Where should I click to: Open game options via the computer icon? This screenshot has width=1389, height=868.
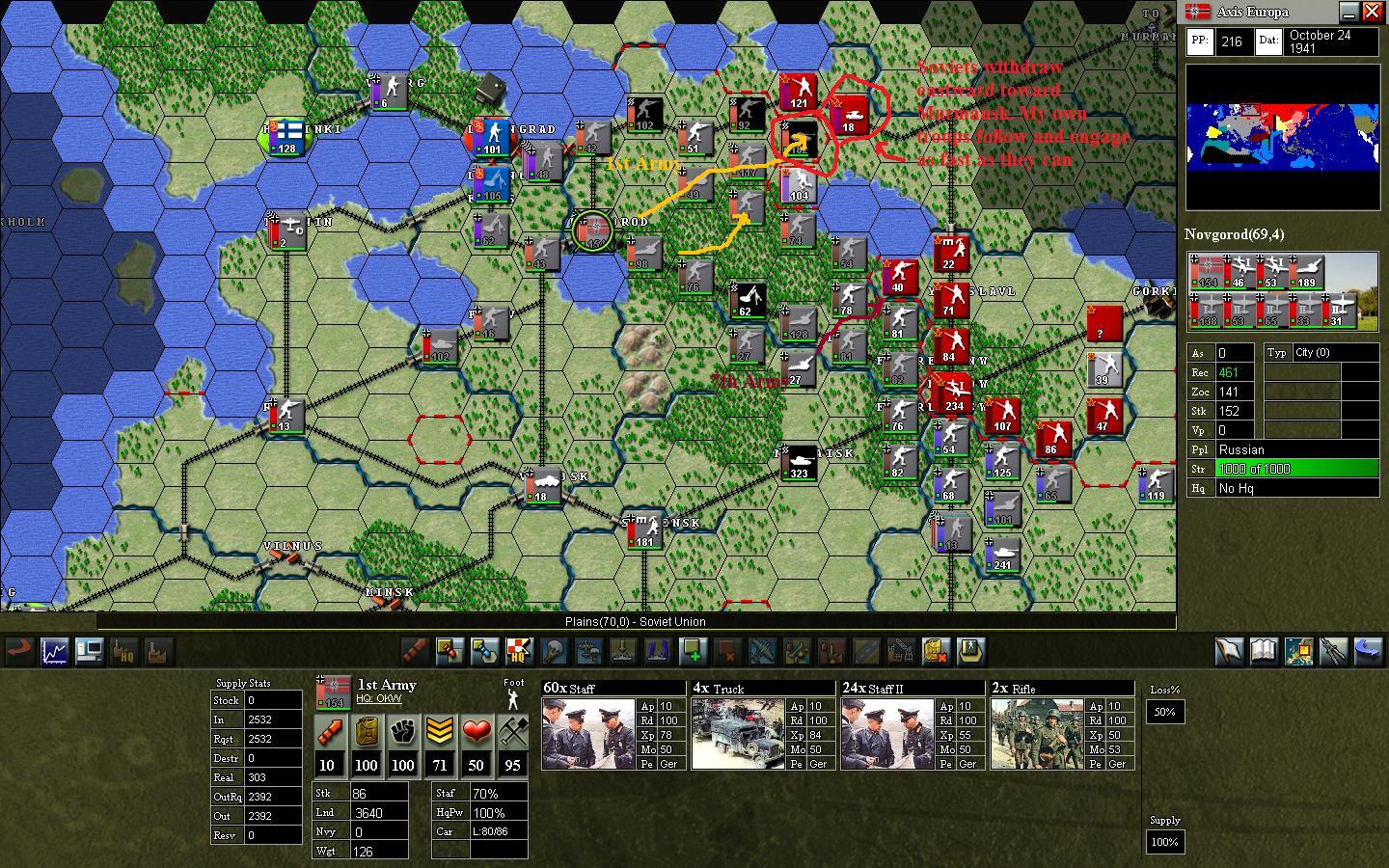pos(89,652)
